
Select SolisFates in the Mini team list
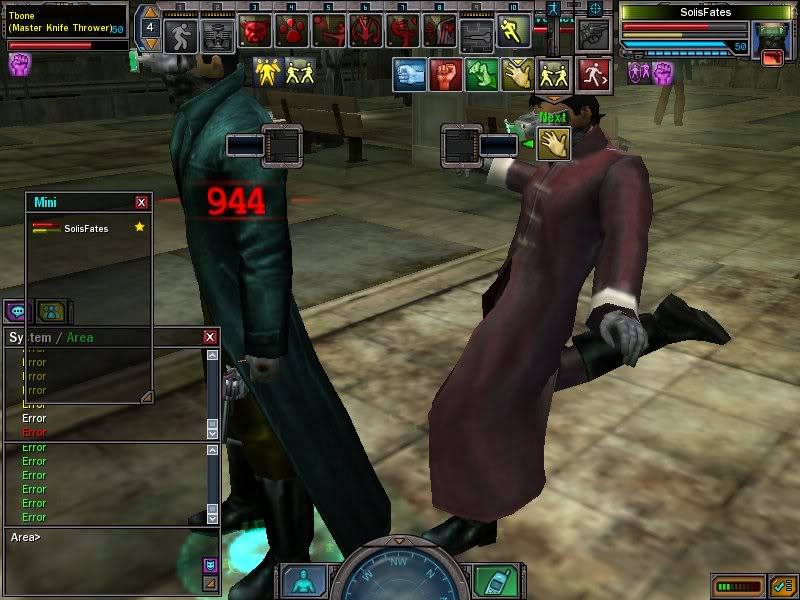click(x=86, y=229)
